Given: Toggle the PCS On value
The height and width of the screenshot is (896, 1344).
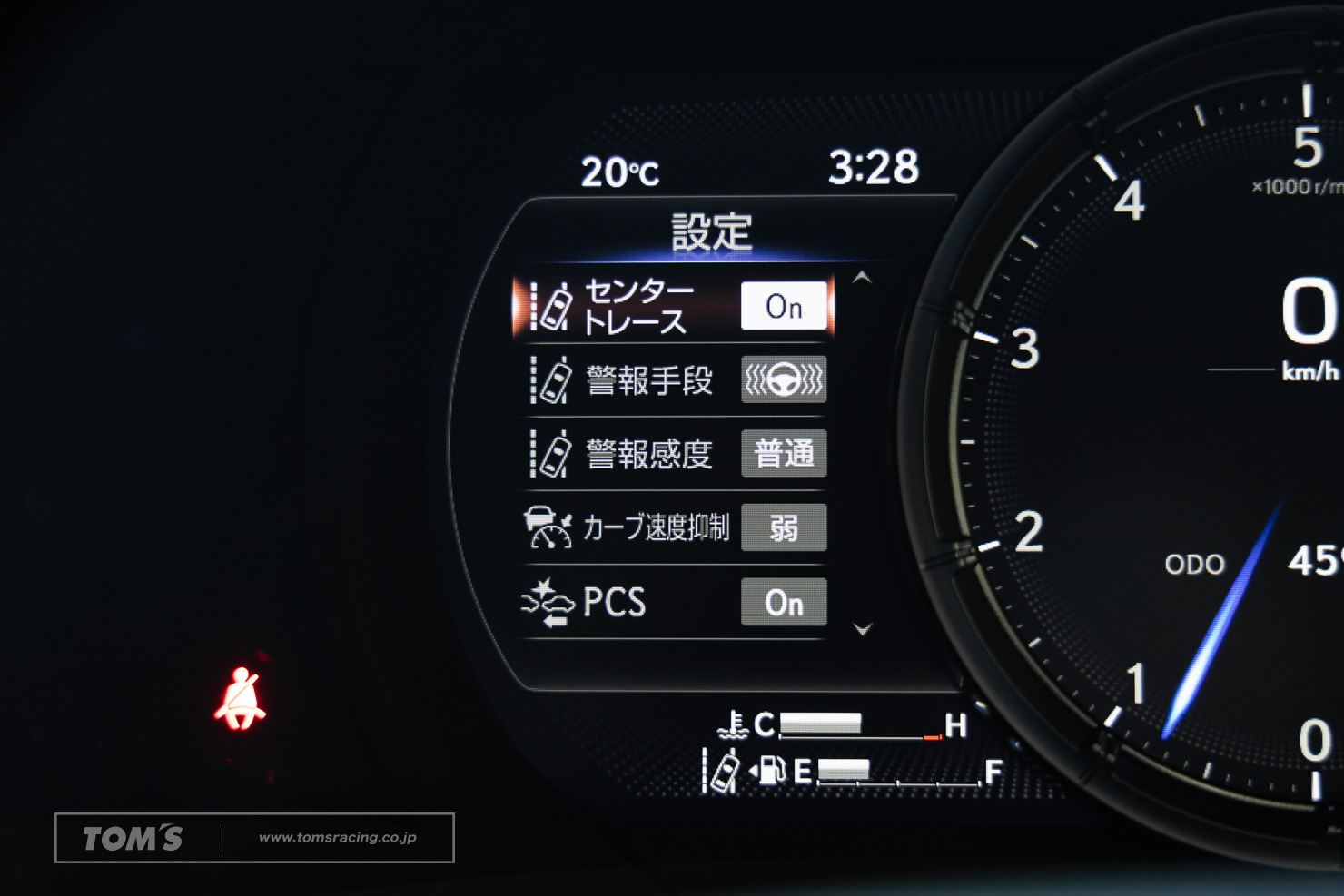Looking at the screenshot, I should point(784,602).
